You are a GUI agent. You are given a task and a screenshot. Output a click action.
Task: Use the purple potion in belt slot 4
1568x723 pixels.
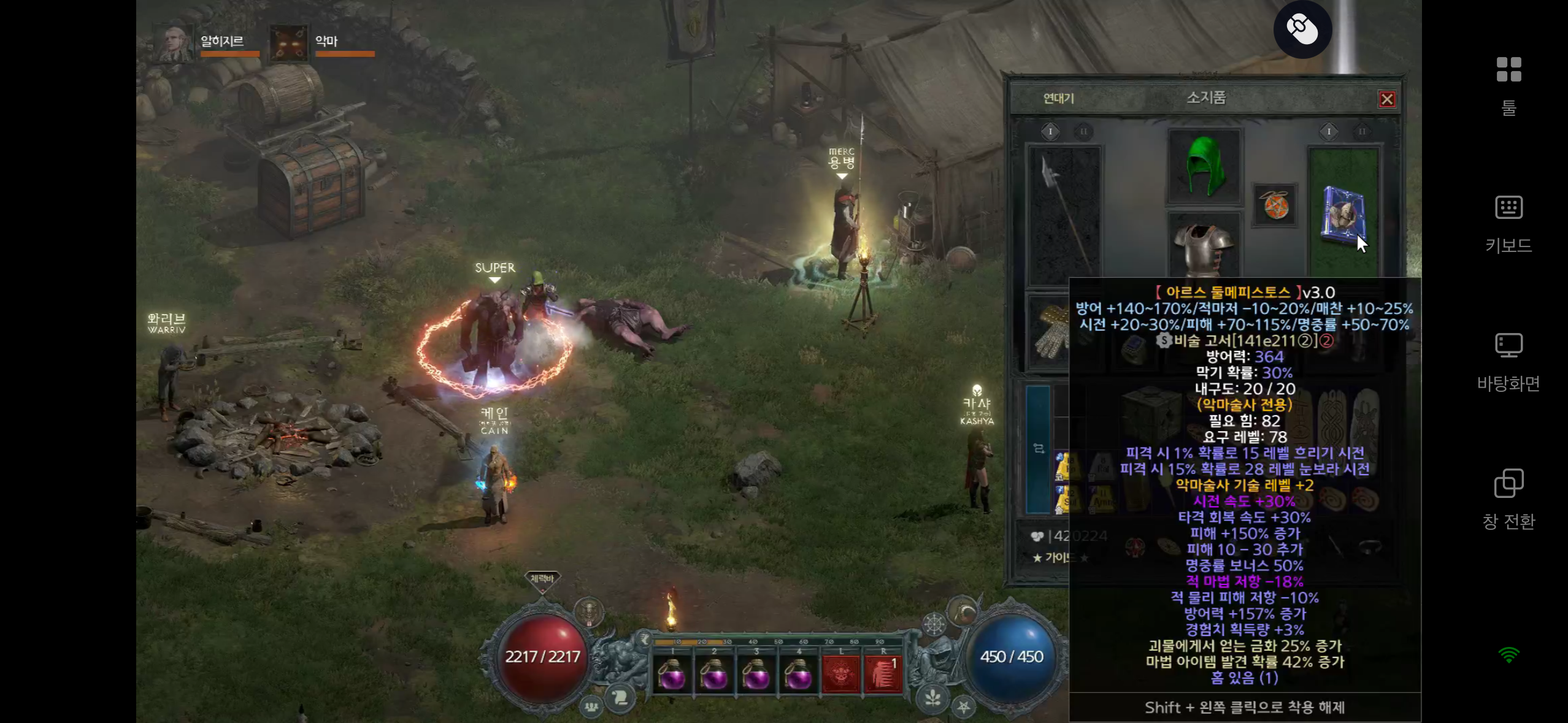(x=798, y=676)
